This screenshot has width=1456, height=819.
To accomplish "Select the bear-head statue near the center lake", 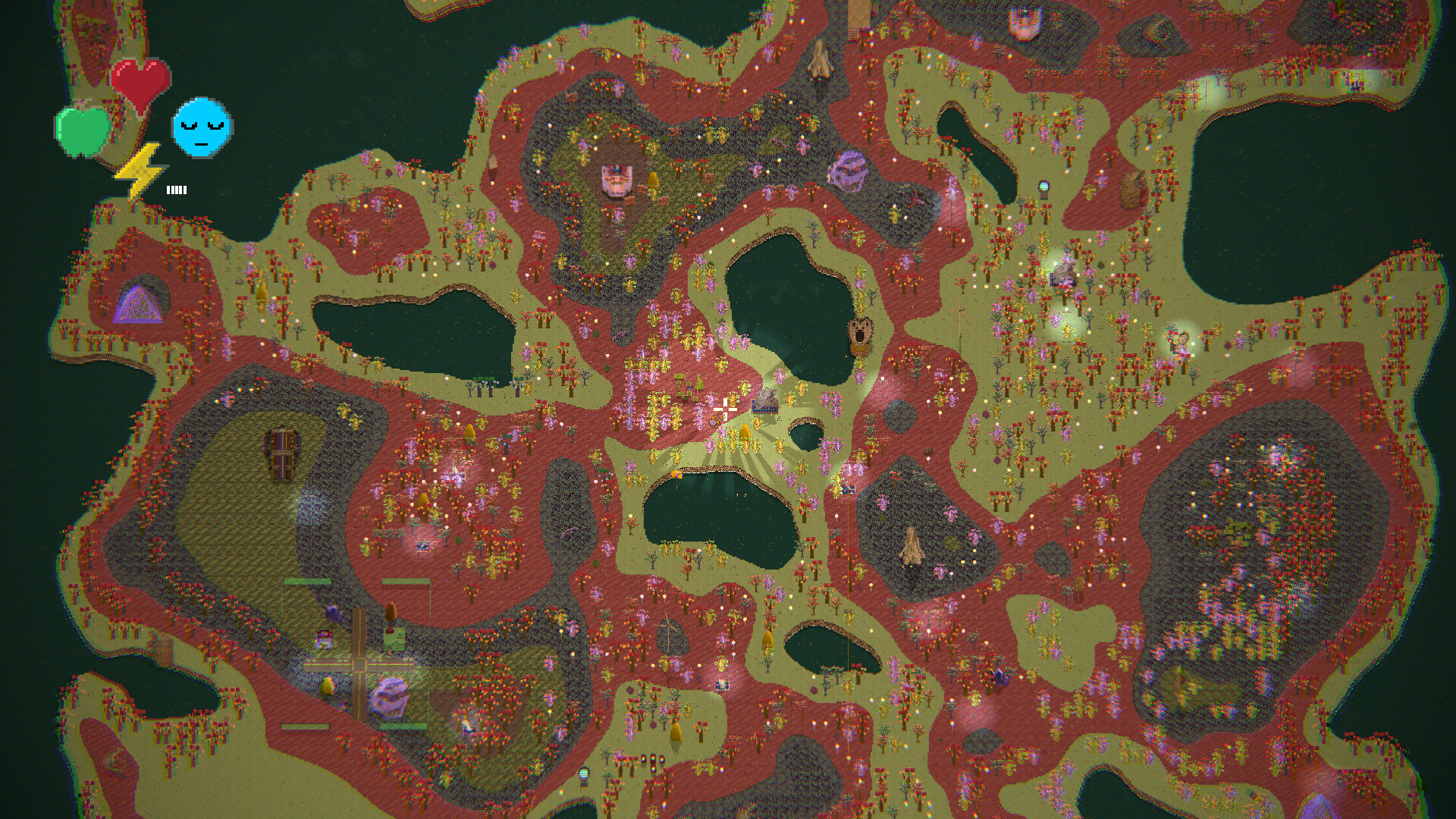I will coord(859,331).
